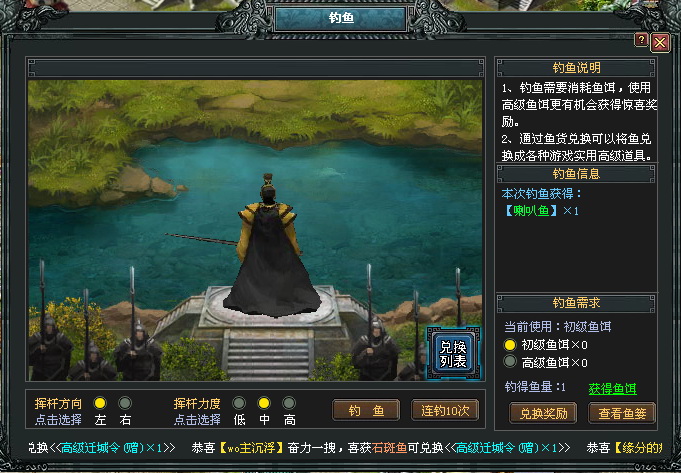
Task: Start 连钓10次 auto fishing
Action: 445,410
